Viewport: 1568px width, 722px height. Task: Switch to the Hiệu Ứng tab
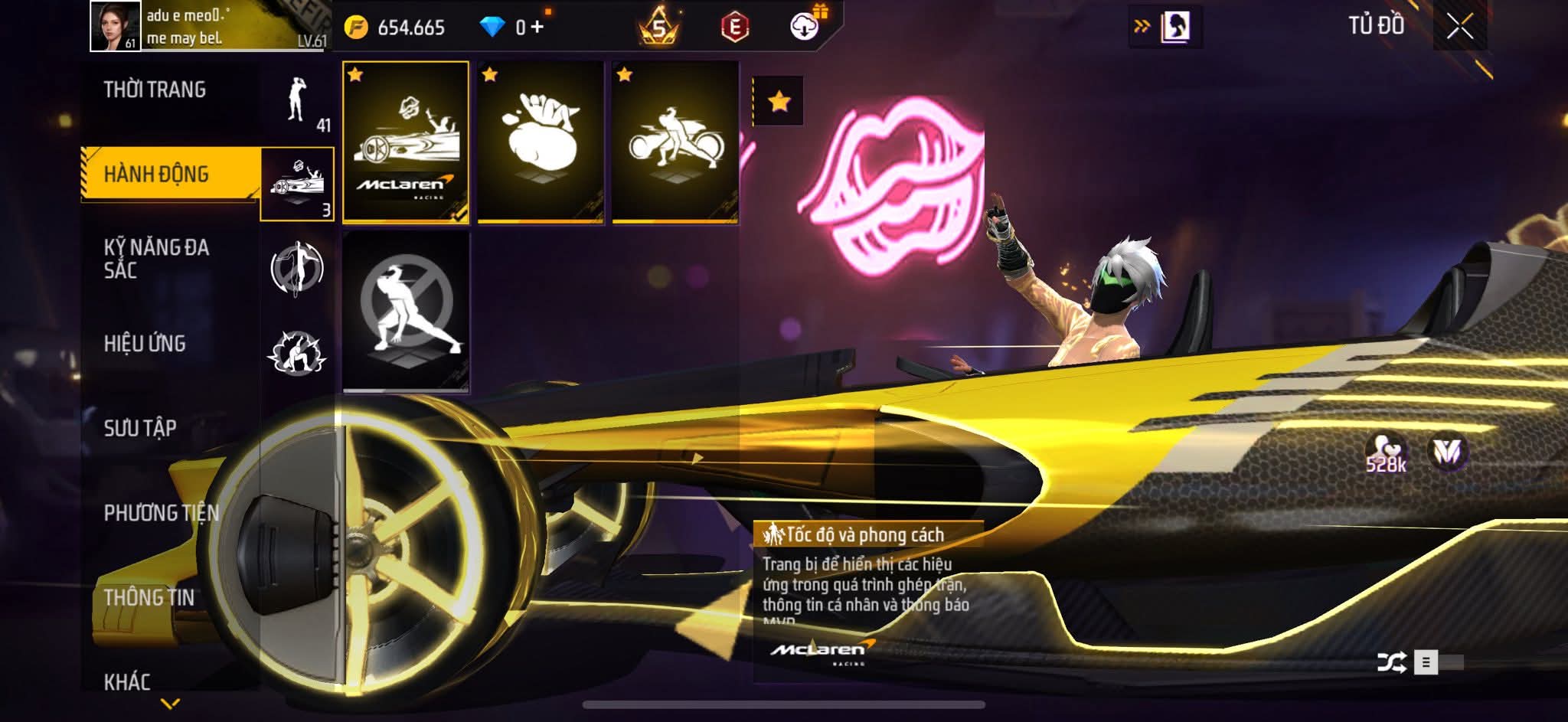pyautogui.click(x=145, y=344)
